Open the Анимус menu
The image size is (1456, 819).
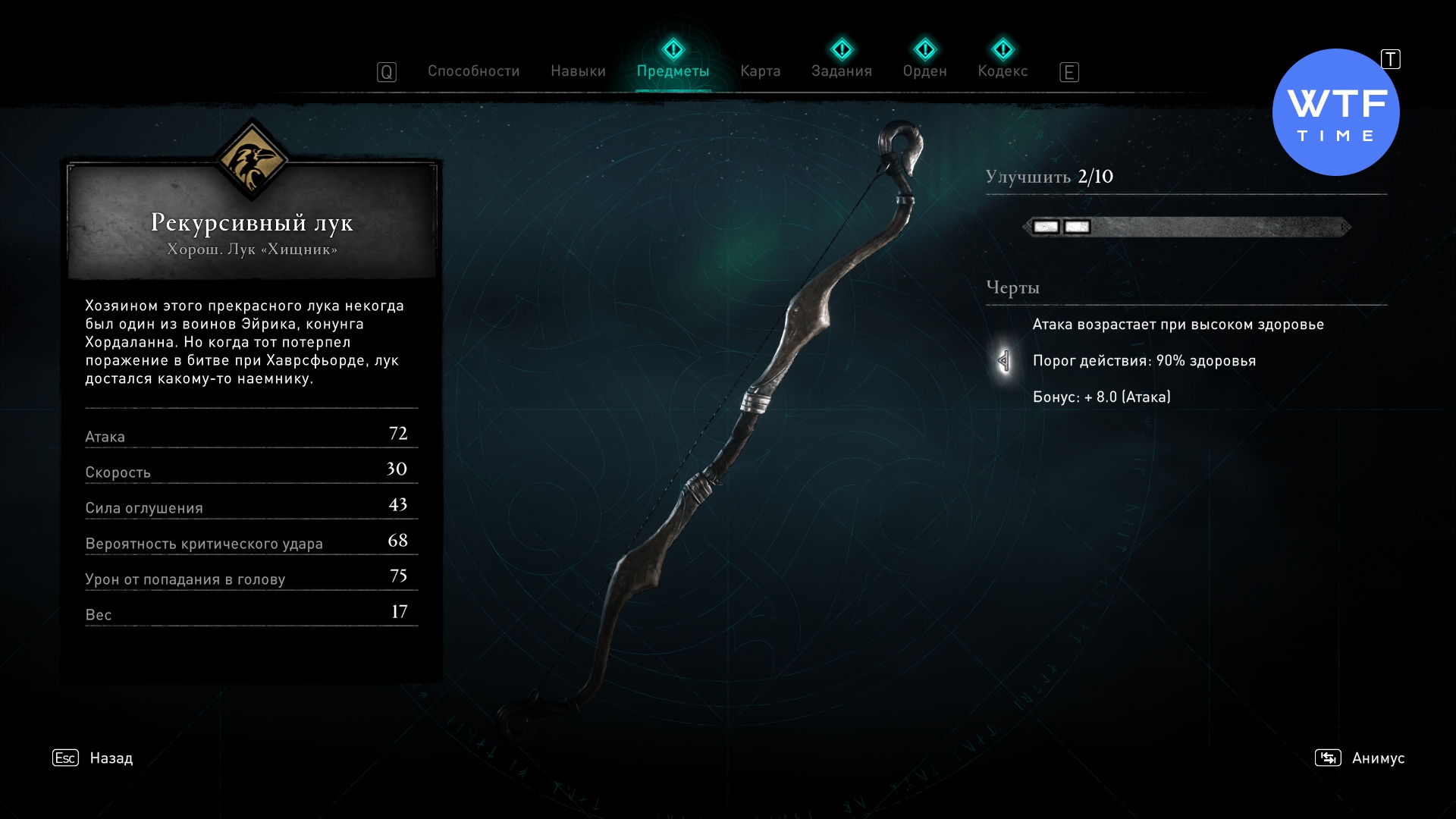tap(1377, 758)
